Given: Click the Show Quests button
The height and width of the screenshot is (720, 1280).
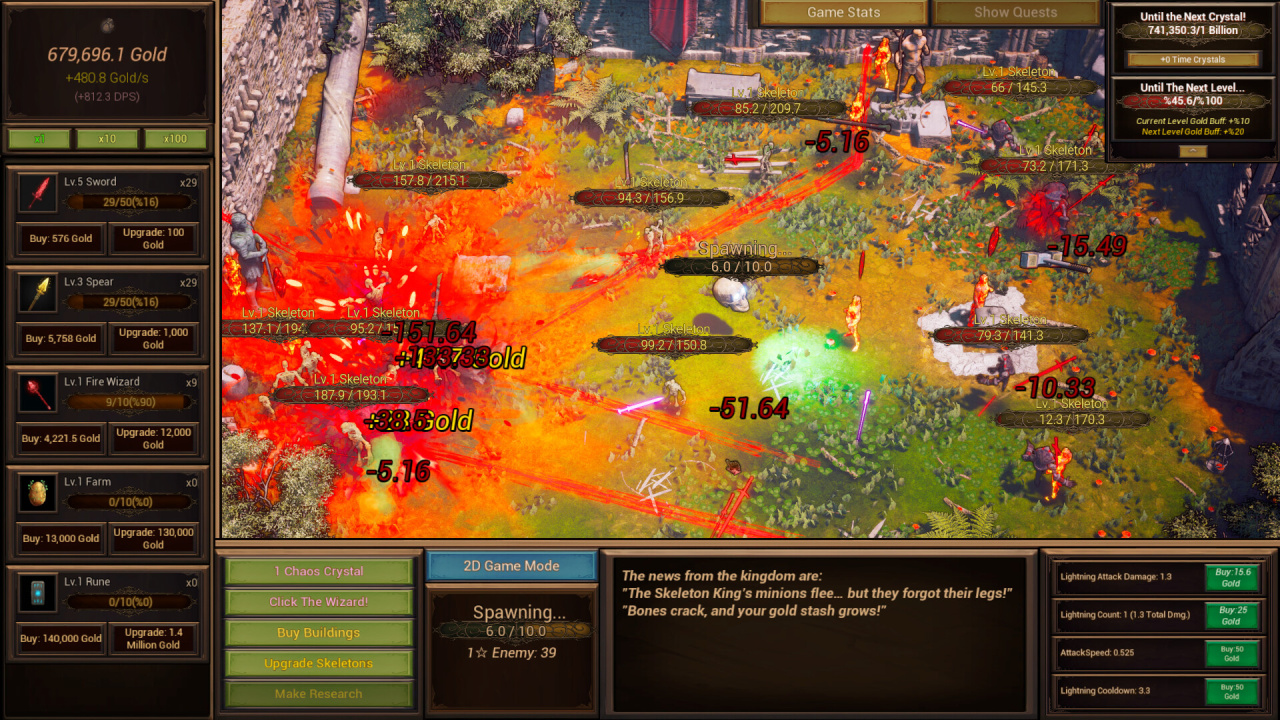Looking at the screenshot, I should (1015, 13).
